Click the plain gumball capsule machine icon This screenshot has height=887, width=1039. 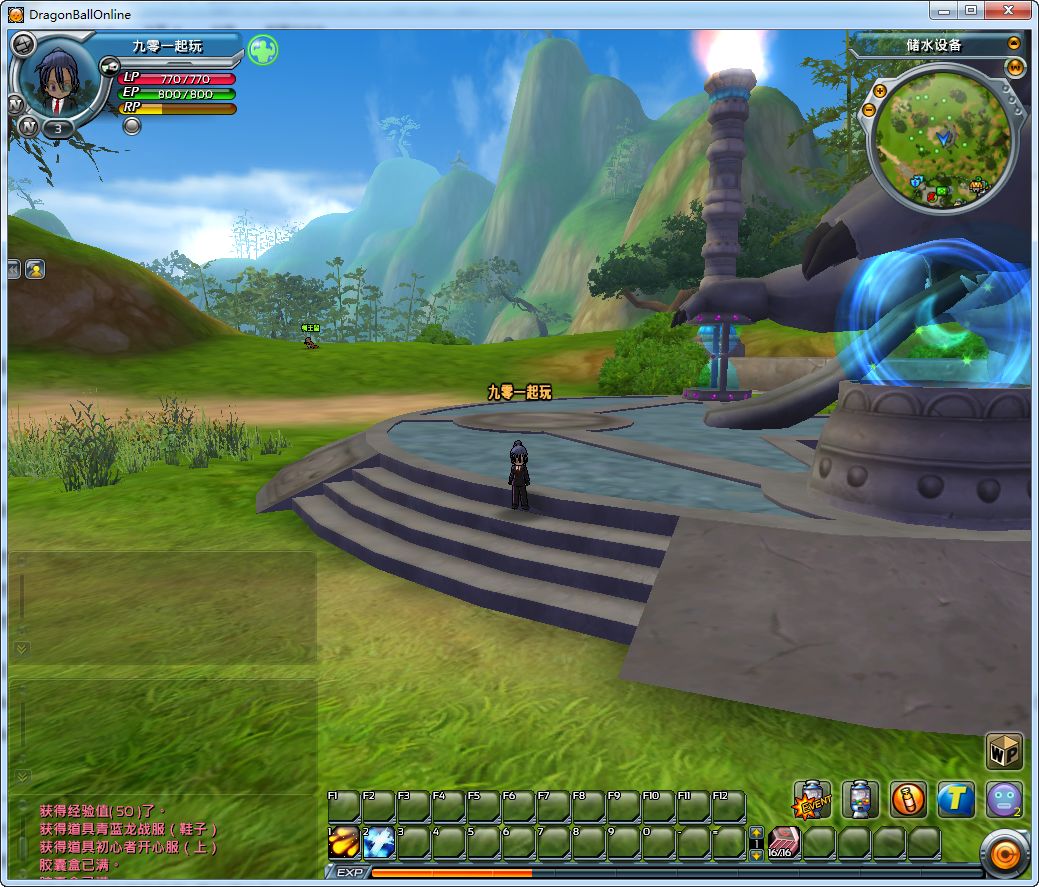point(860,800)
